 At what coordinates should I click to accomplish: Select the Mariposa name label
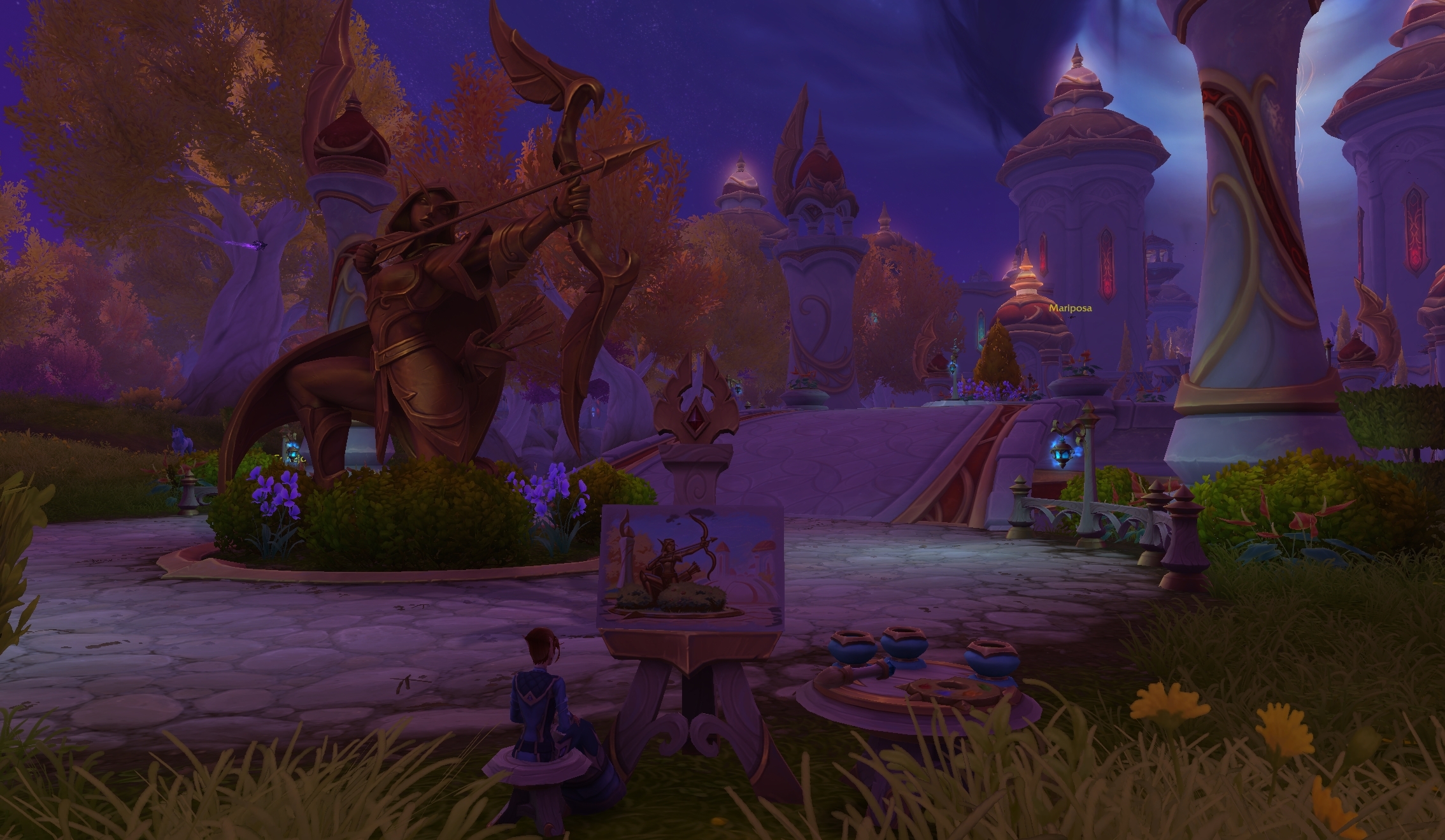pos(1070,308)
